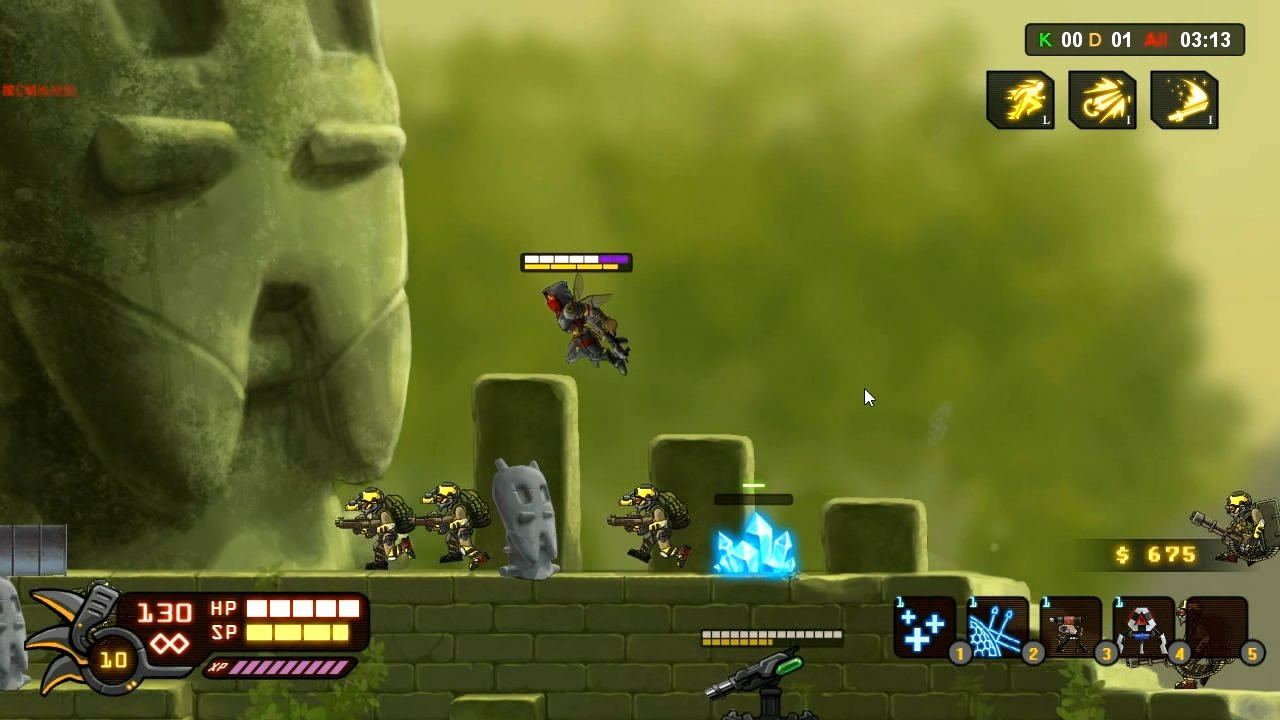Click the $675 money display

(1157, 555)
